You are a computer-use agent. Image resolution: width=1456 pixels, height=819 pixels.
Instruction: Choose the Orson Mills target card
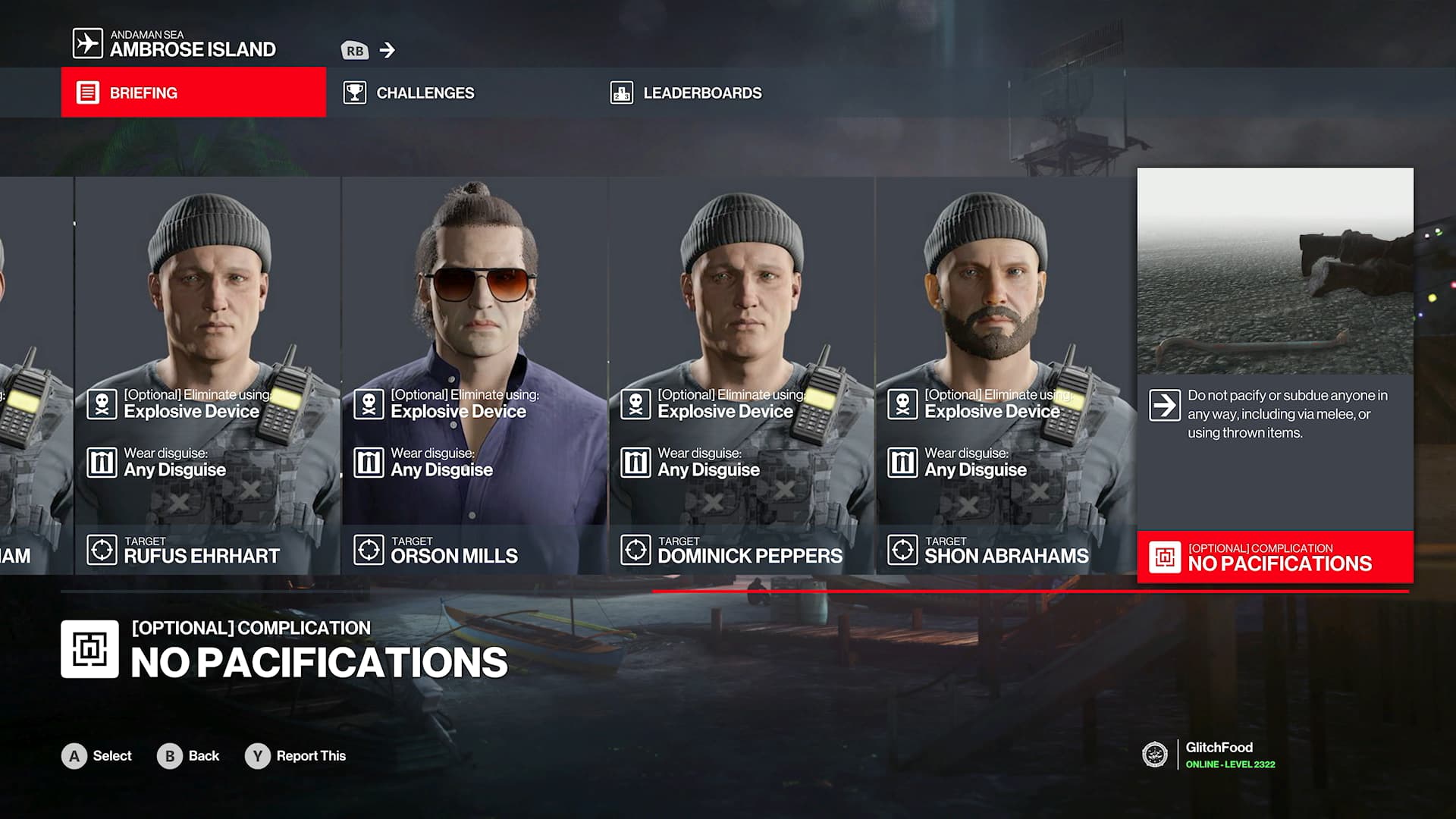click(474, 375)
